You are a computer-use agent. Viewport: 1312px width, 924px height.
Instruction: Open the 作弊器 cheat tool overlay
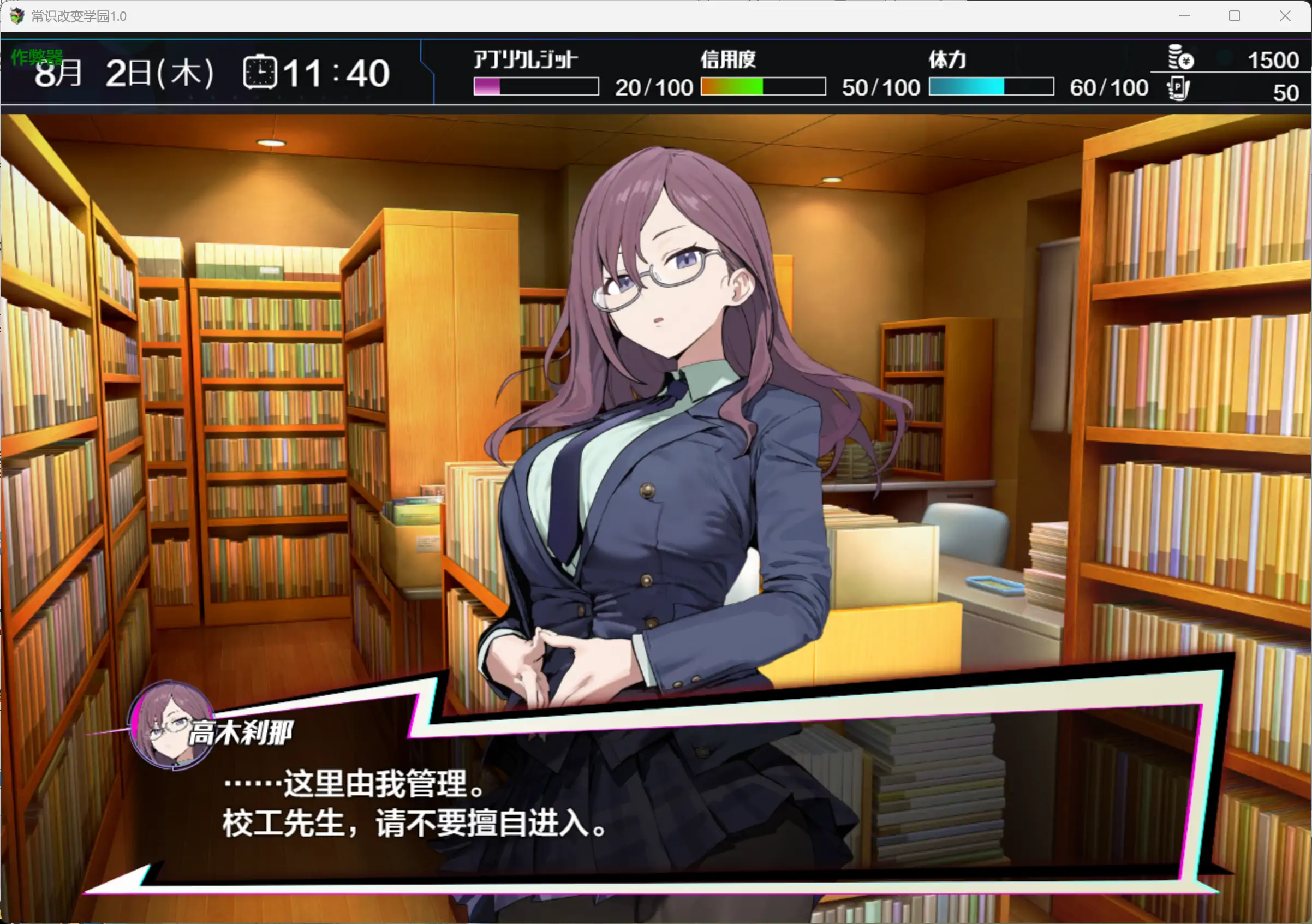[x=37, y=57]
